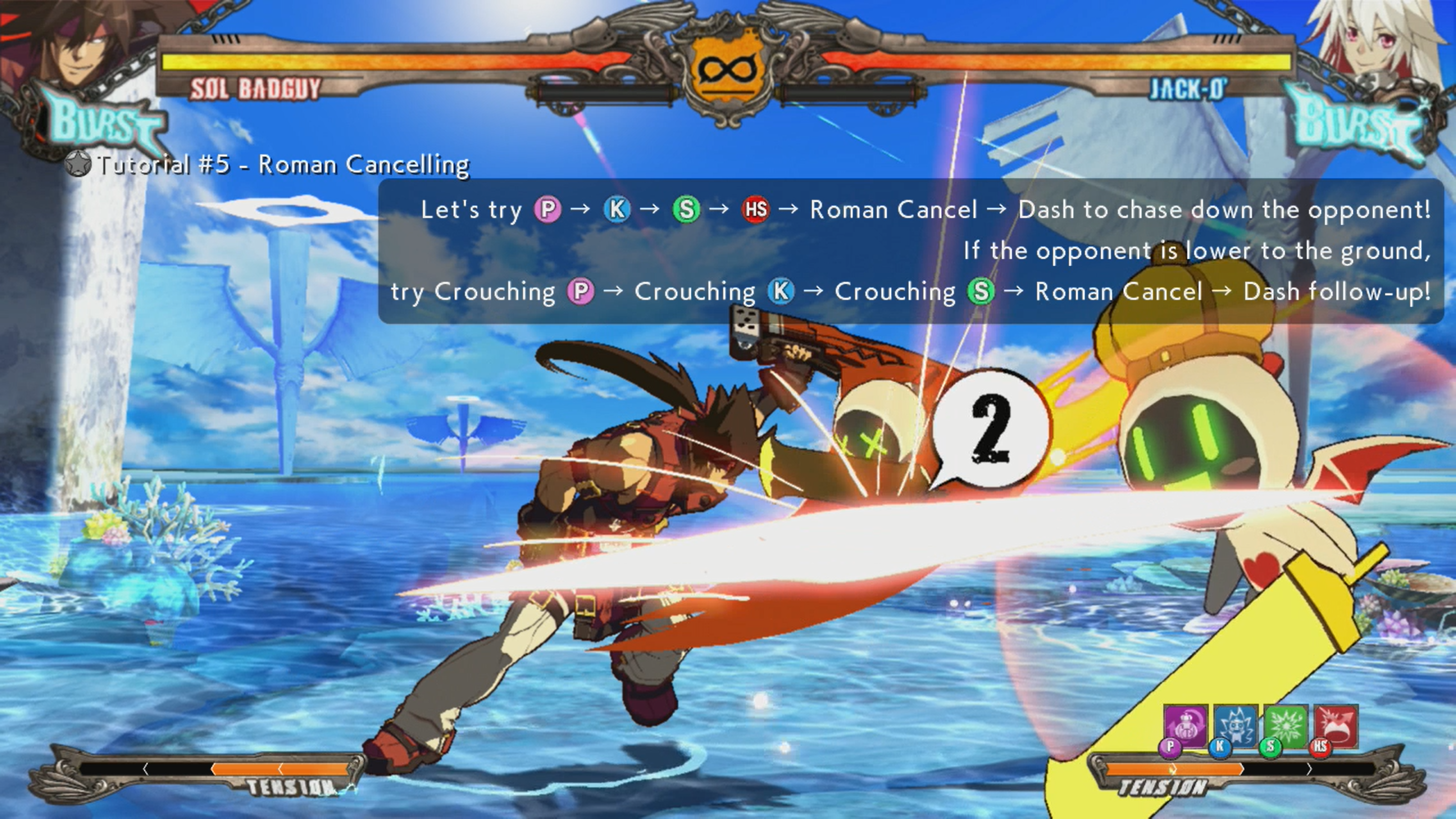The width and height of the screenshot is (1456, 819).
Task: Trigger the green explosion burst command icon
Action: [x=1286, y=726]
